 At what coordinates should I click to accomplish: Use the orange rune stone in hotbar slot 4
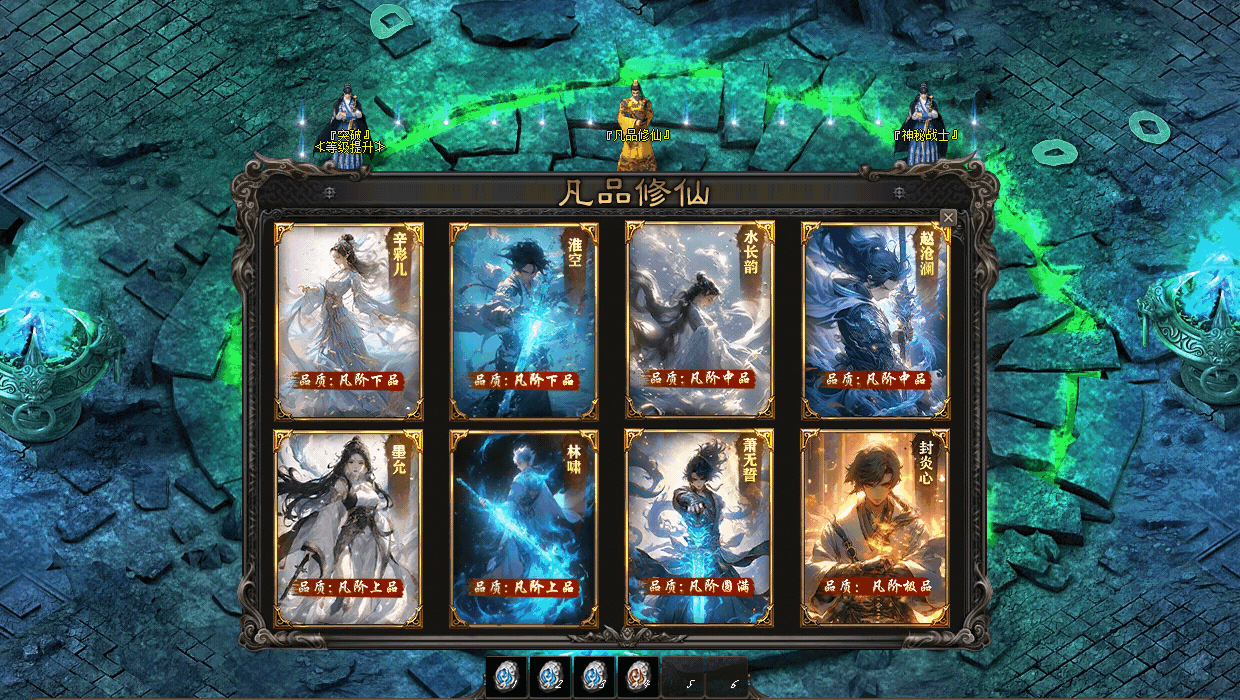[x=638, y=677]
